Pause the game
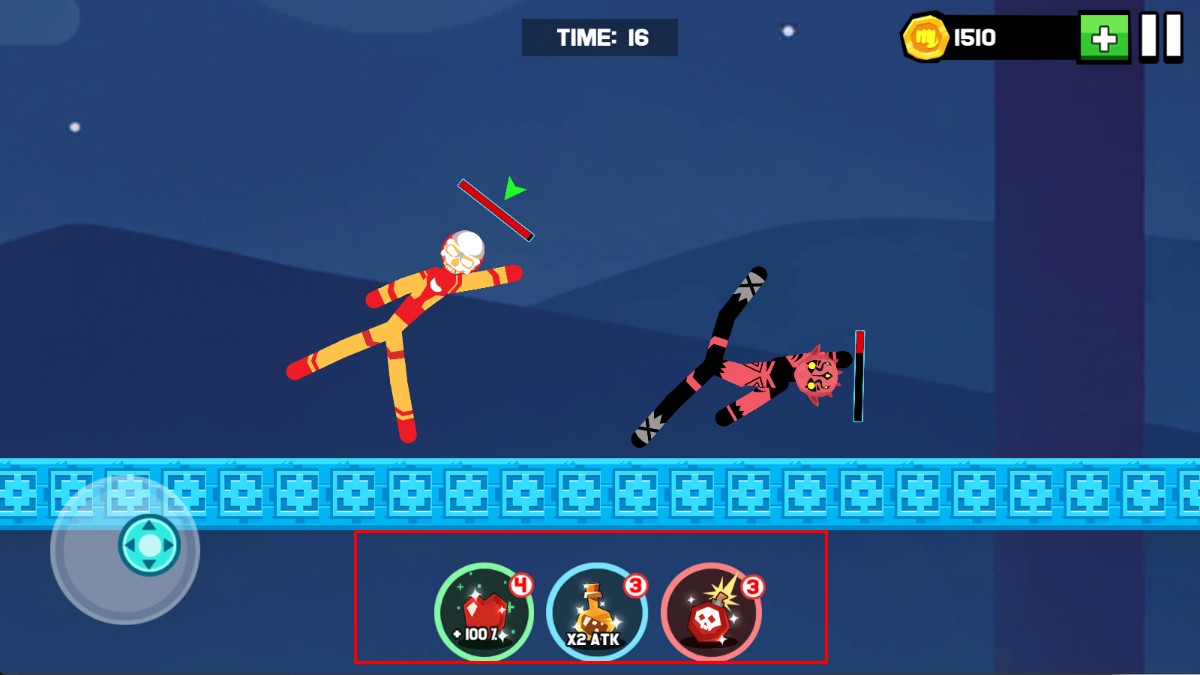 (x=1161, y=38)
